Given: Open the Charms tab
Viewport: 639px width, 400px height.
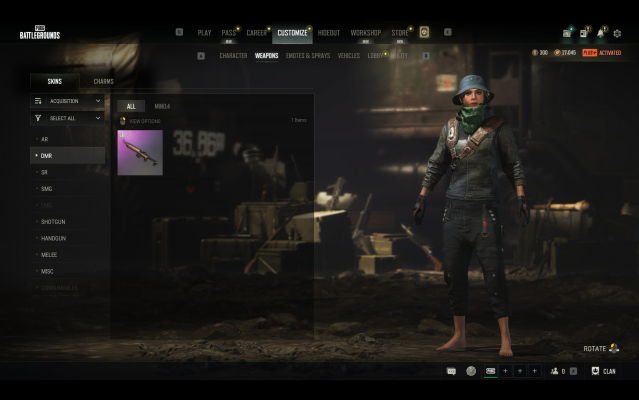Looking at the screenshot, I should [103, 81].
